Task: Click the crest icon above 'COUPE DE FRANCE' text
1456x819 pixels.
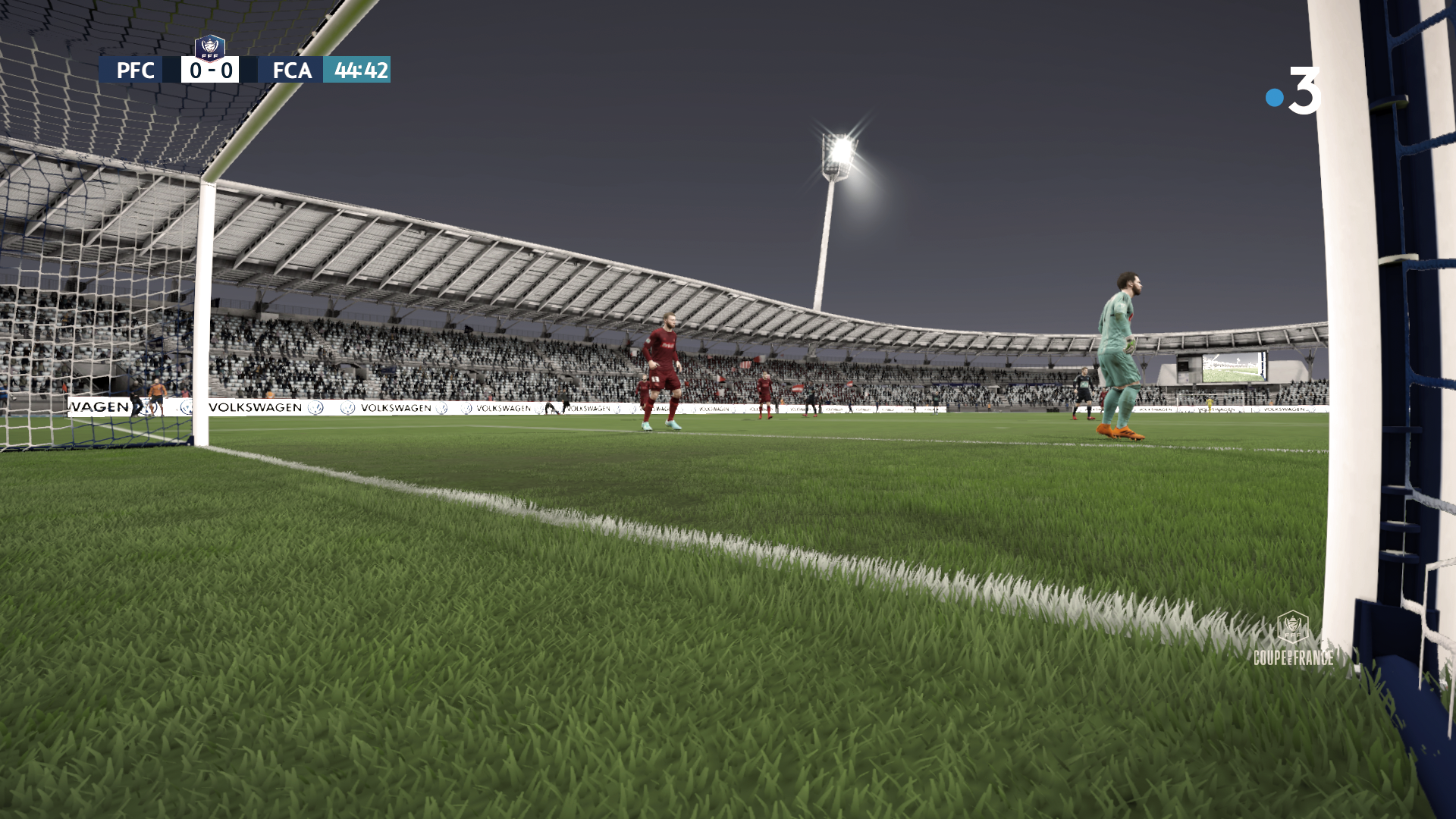Action: pos(1291,628)
